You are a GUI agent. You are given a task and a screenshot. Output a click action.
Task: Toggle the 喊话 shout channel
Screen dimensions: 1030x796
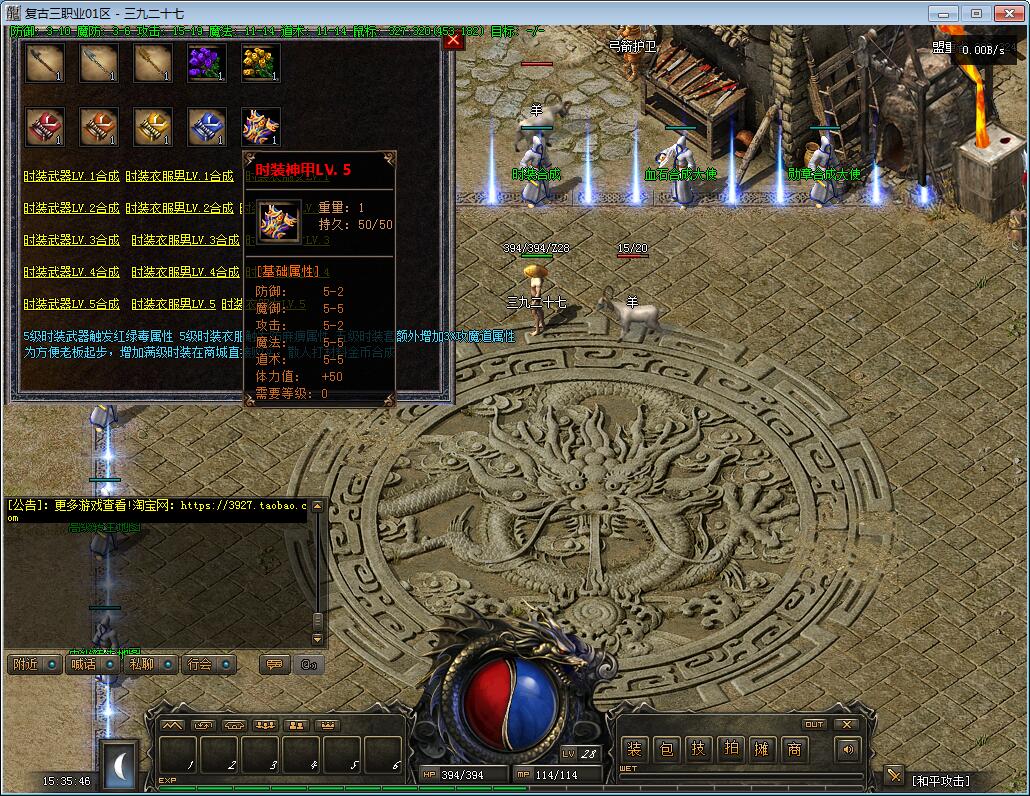(x=91, y=664)
